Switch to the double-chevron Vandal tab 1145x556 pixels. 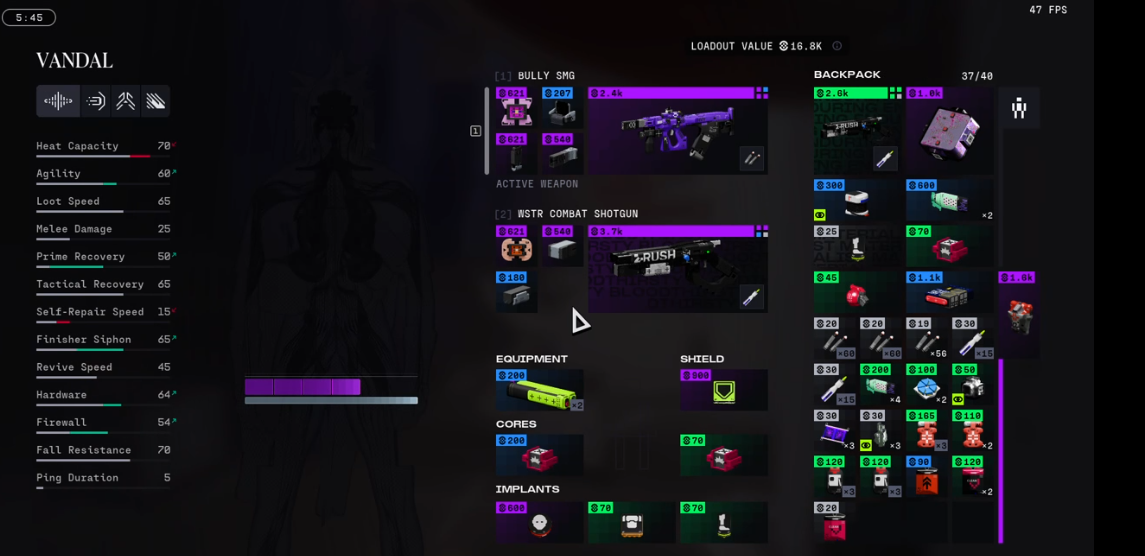[125, 101]
